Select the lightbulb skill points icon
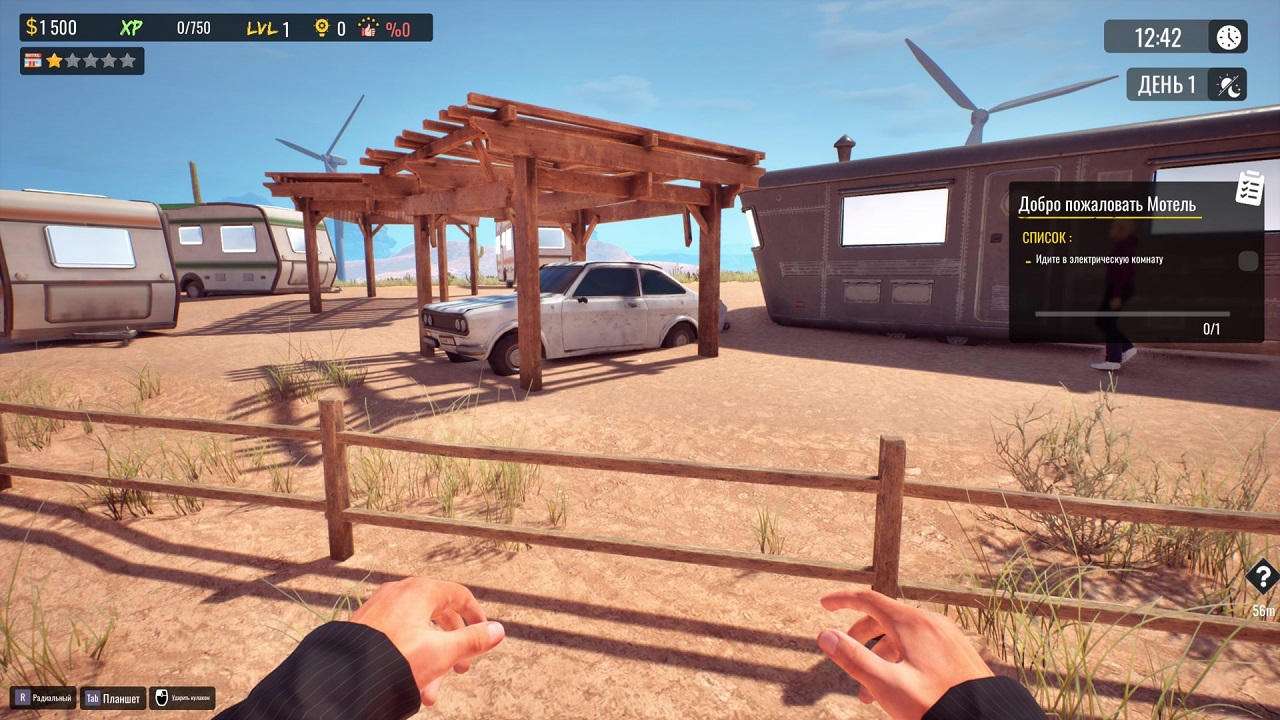This screenshot has height=720, width=1280. (322, 27)
